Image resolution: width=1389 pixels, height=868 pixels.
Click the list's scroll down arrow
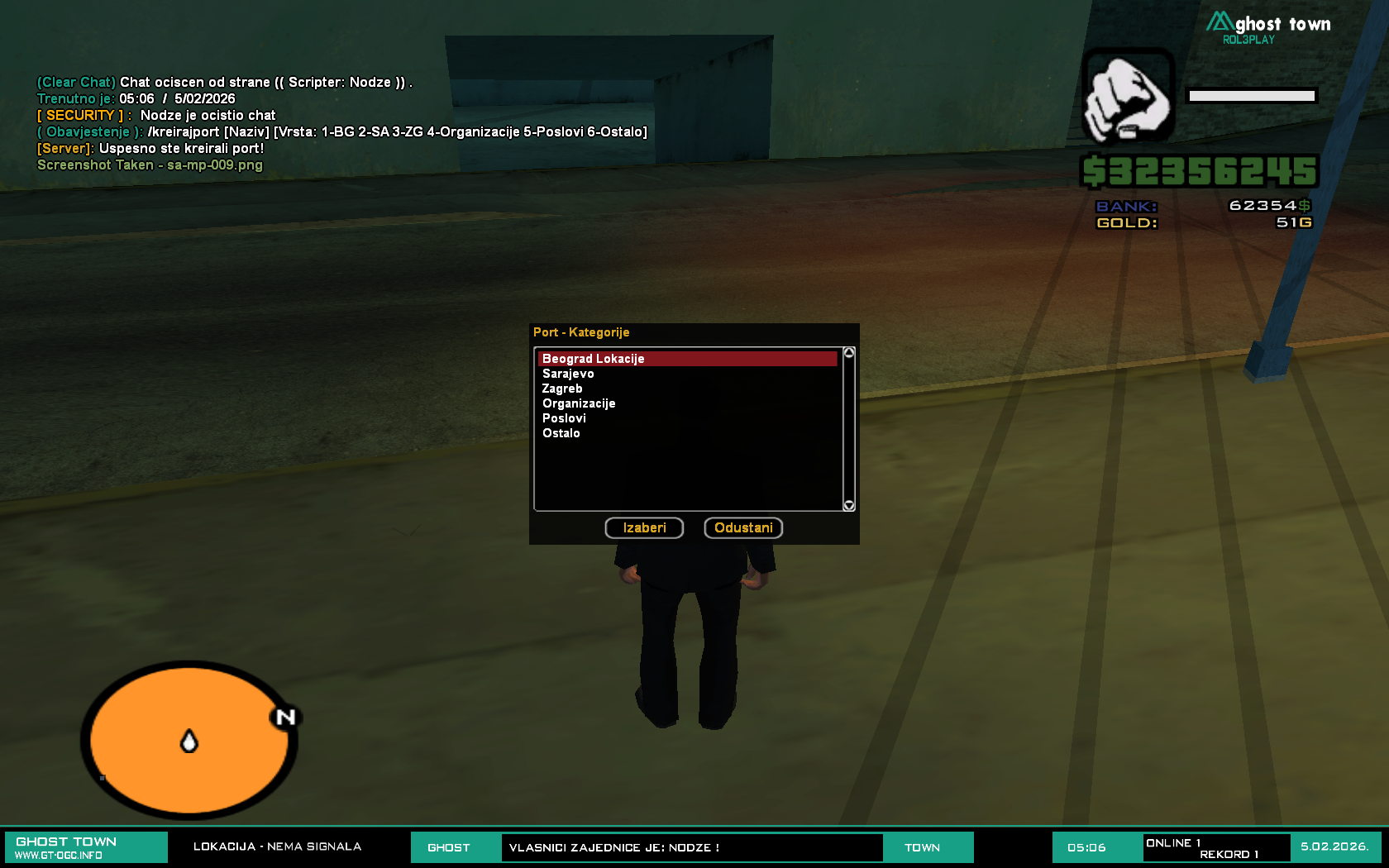pyautogui.click(x=848, y=505)
